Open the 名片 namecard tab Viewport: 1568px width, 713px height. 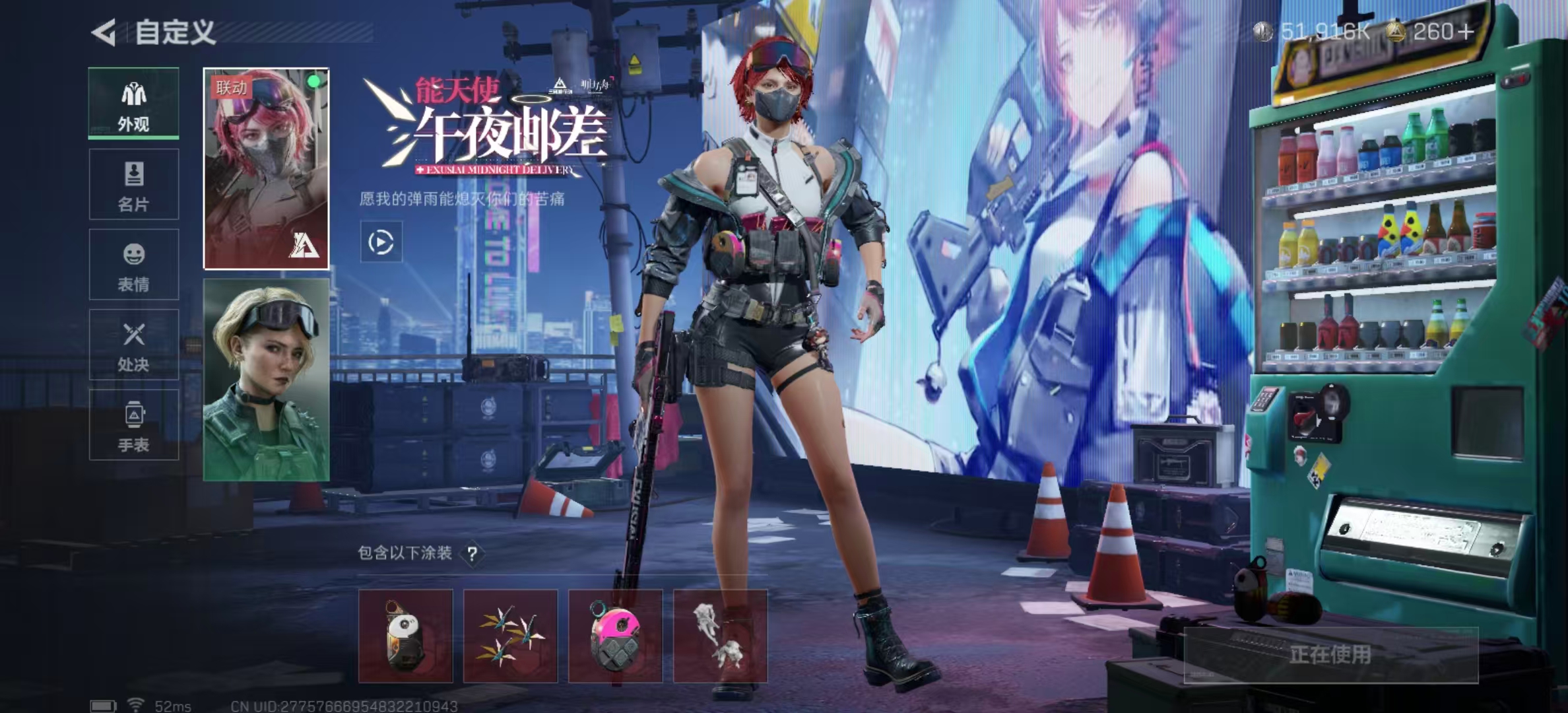tap(133, 184)
